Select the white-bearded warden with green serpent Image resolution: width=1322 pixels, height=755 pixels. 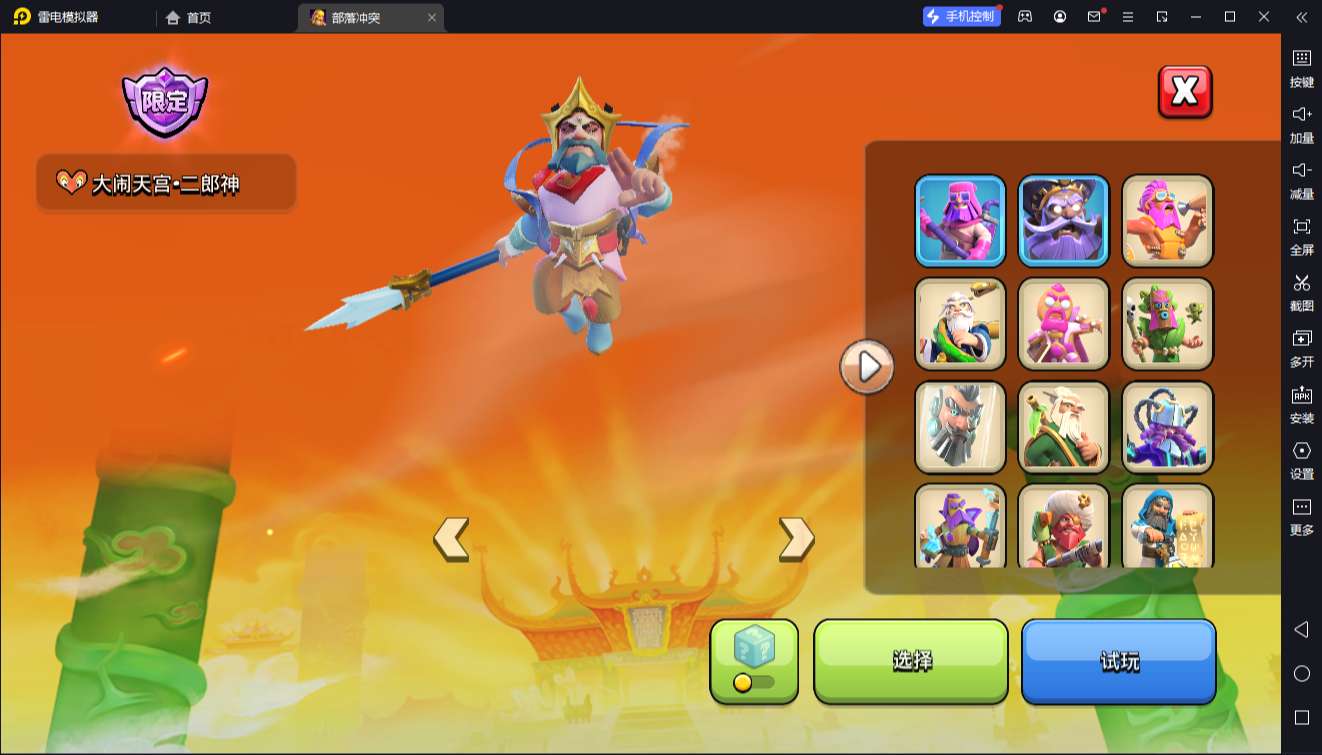click(961, 323)
